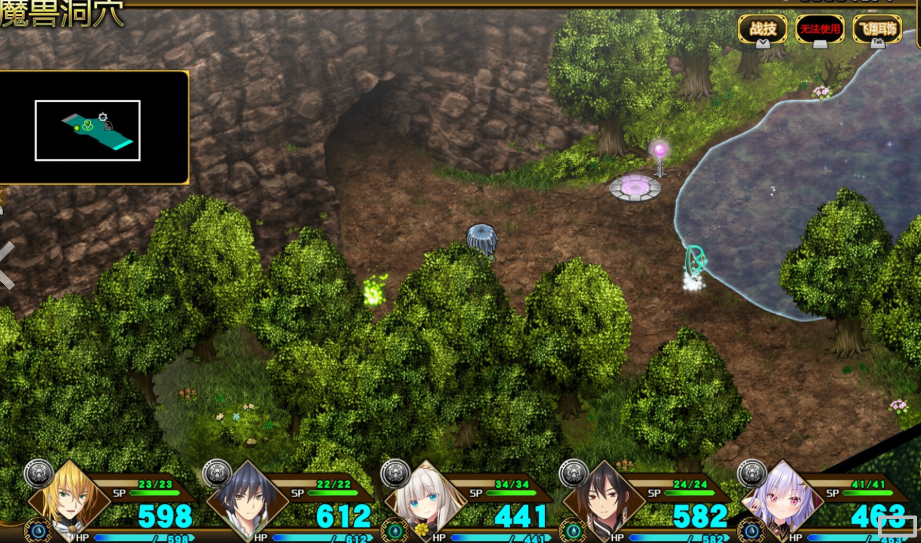The height and width of the screenshot is (543, 921).
Task: Open the 战技 battle skills button
Action: [762, 29]
